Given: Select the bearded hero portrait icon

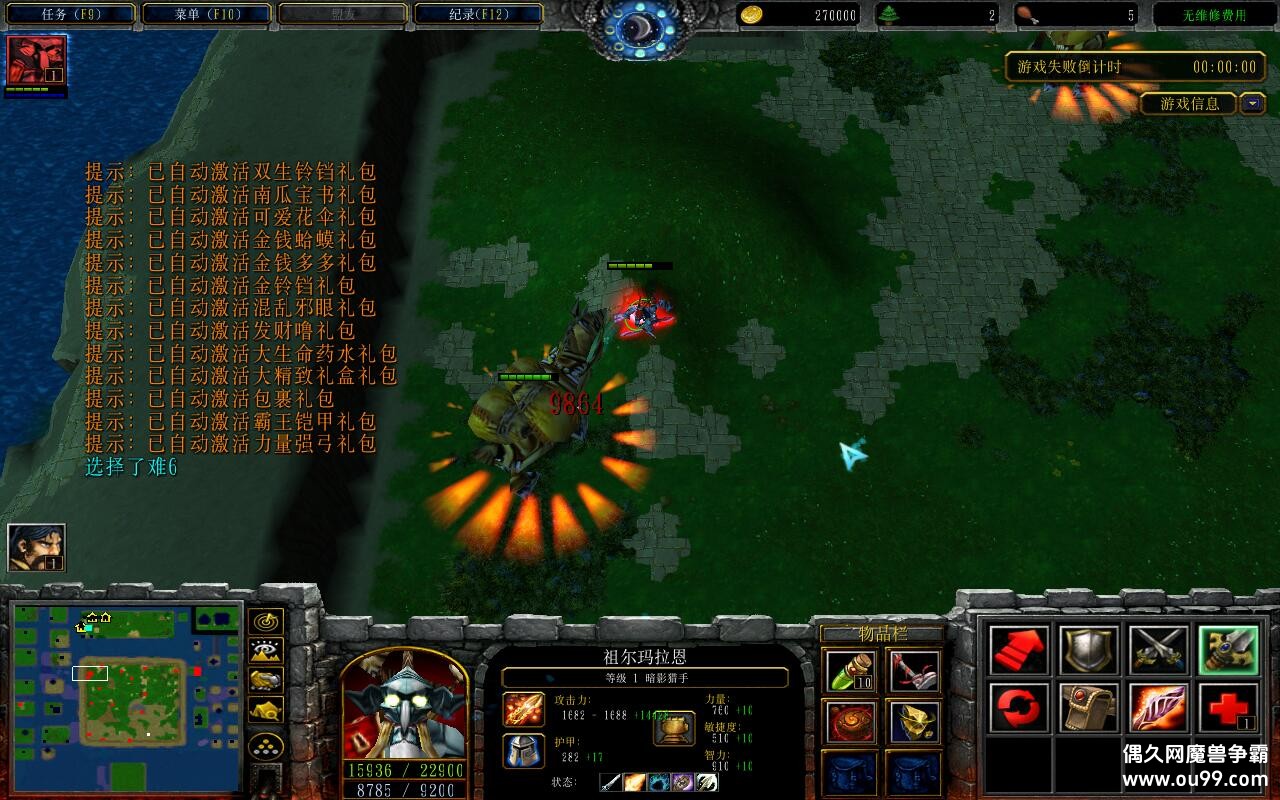Looking at the screenshot, I should 37,547.
